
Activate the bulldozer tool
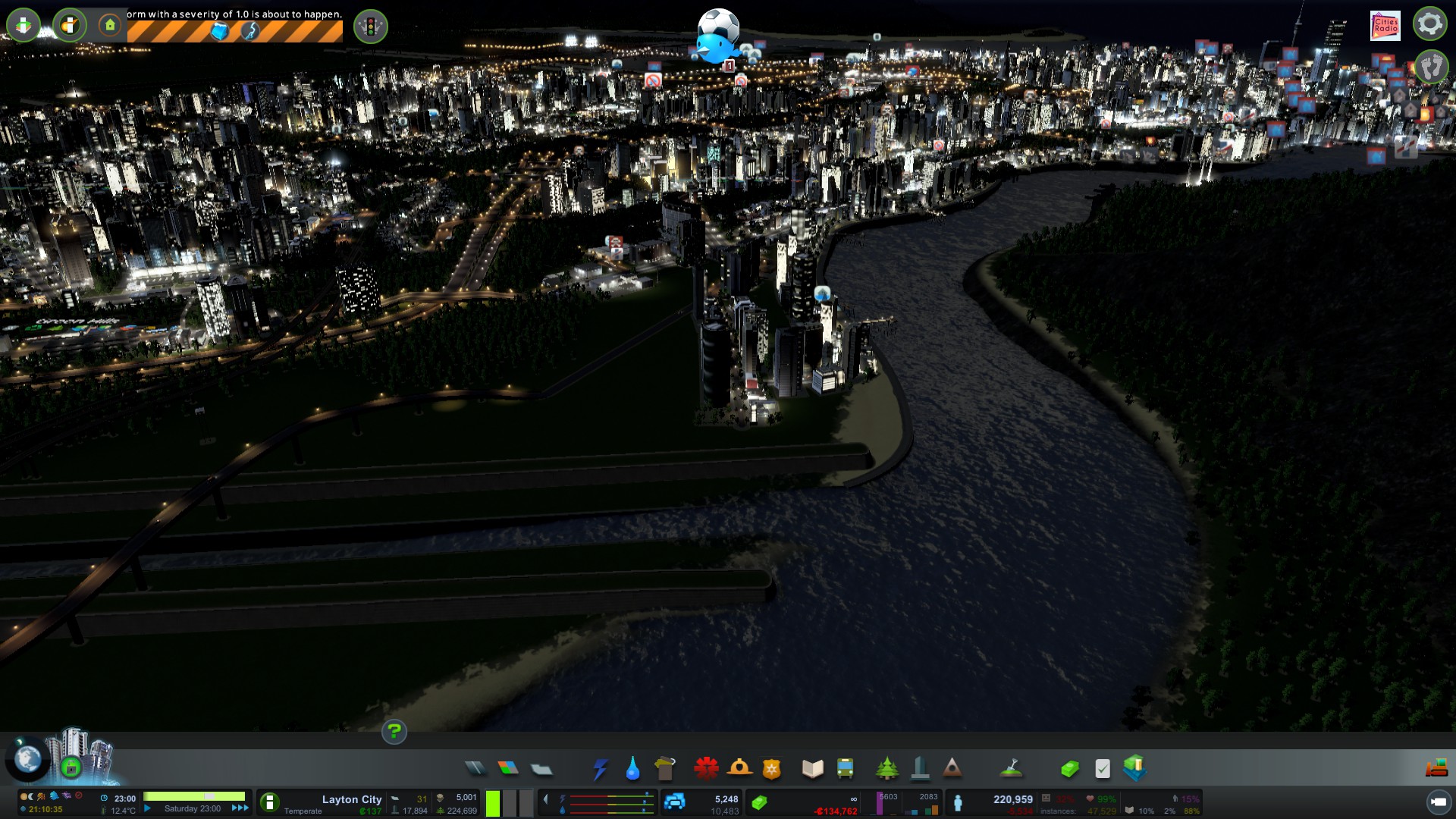(x=1437, y=769)
